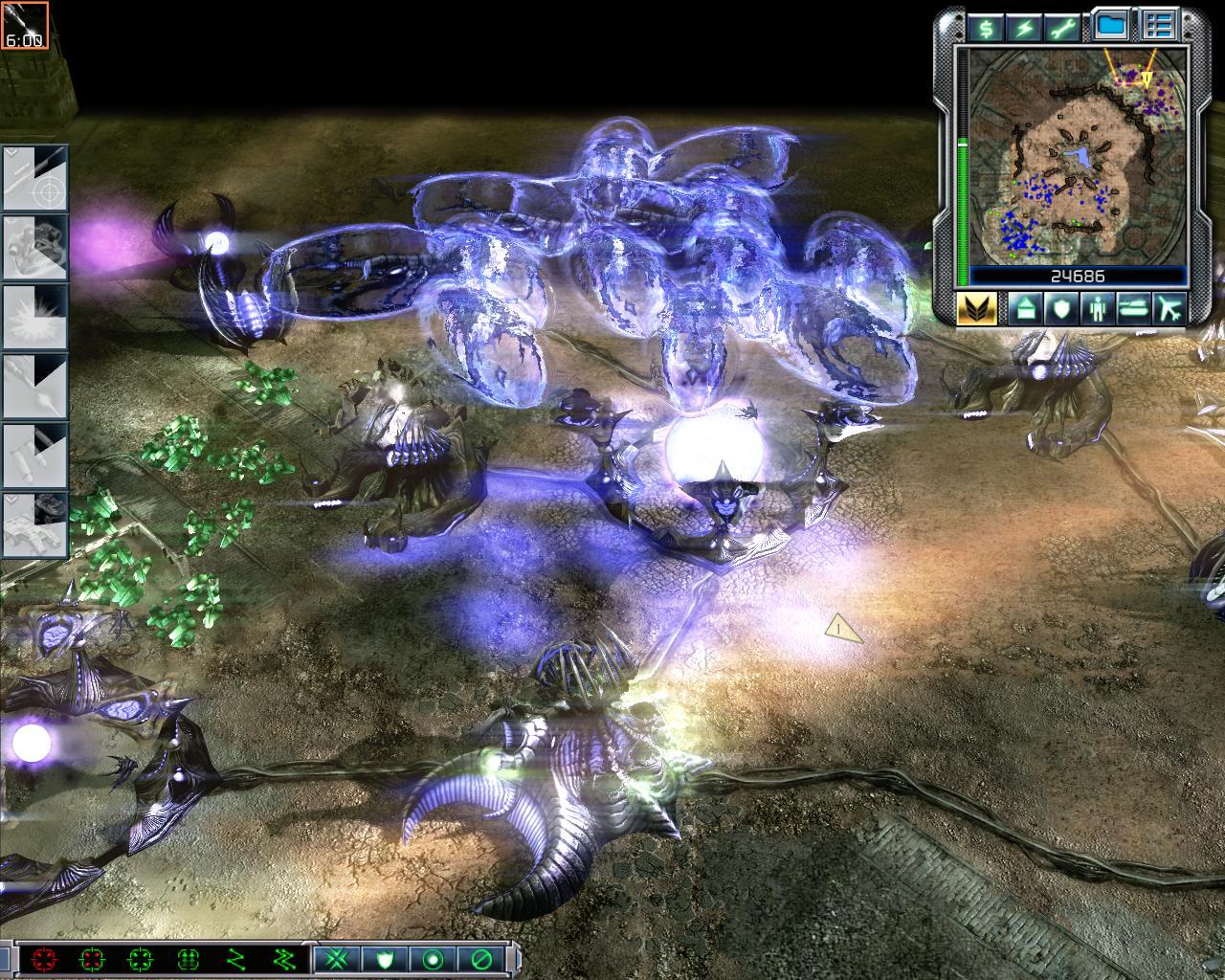This screenshot has width=1225, height=980.
Task: Switch to the shield defense structures tab
Action: click(x=1059, y=309)
